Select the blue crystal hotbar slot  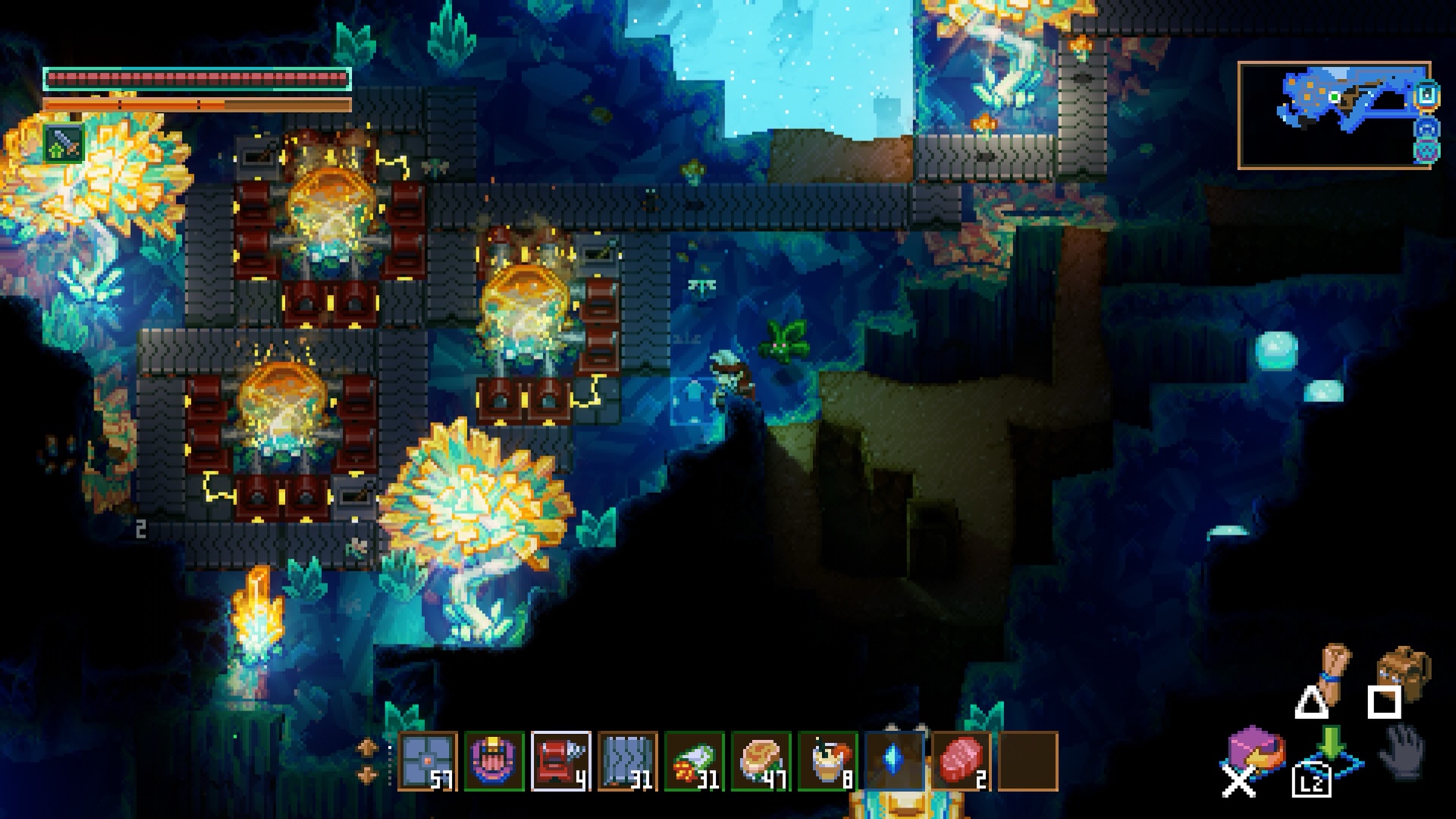[x=894, y=761]
